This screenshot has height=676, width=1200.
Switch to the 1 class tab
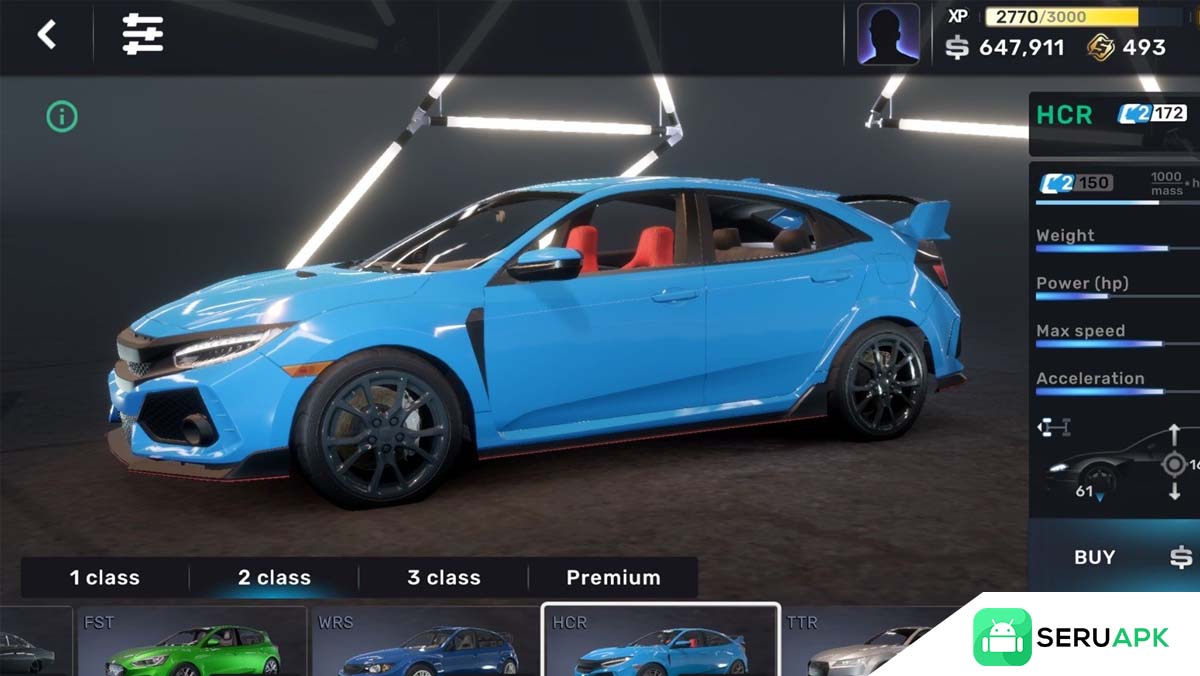pos(105,577)
